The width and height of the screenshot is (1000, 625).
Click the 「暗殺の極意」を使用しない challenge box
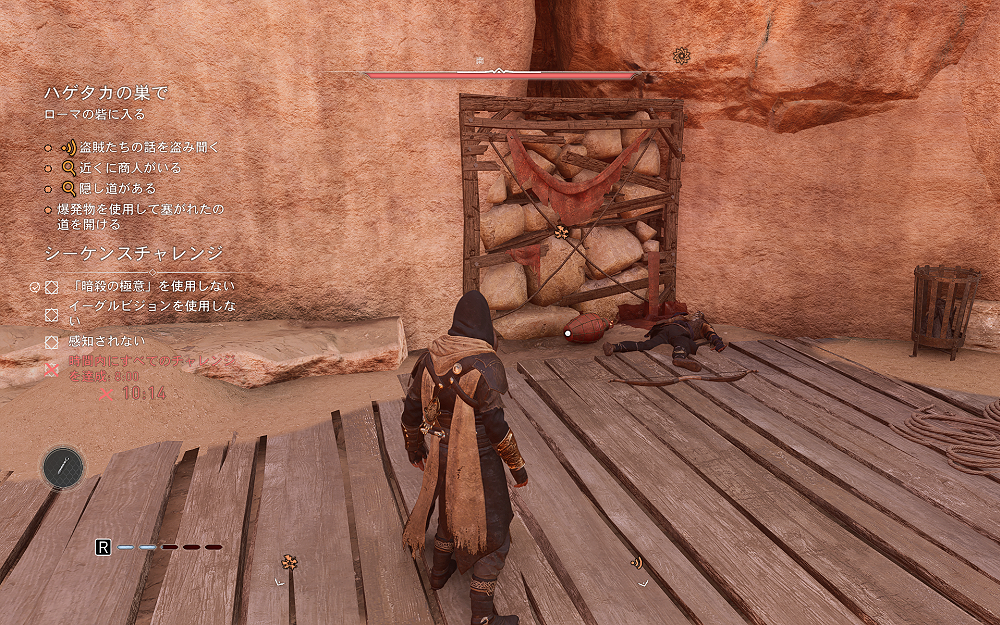click(x=52, y=286)
